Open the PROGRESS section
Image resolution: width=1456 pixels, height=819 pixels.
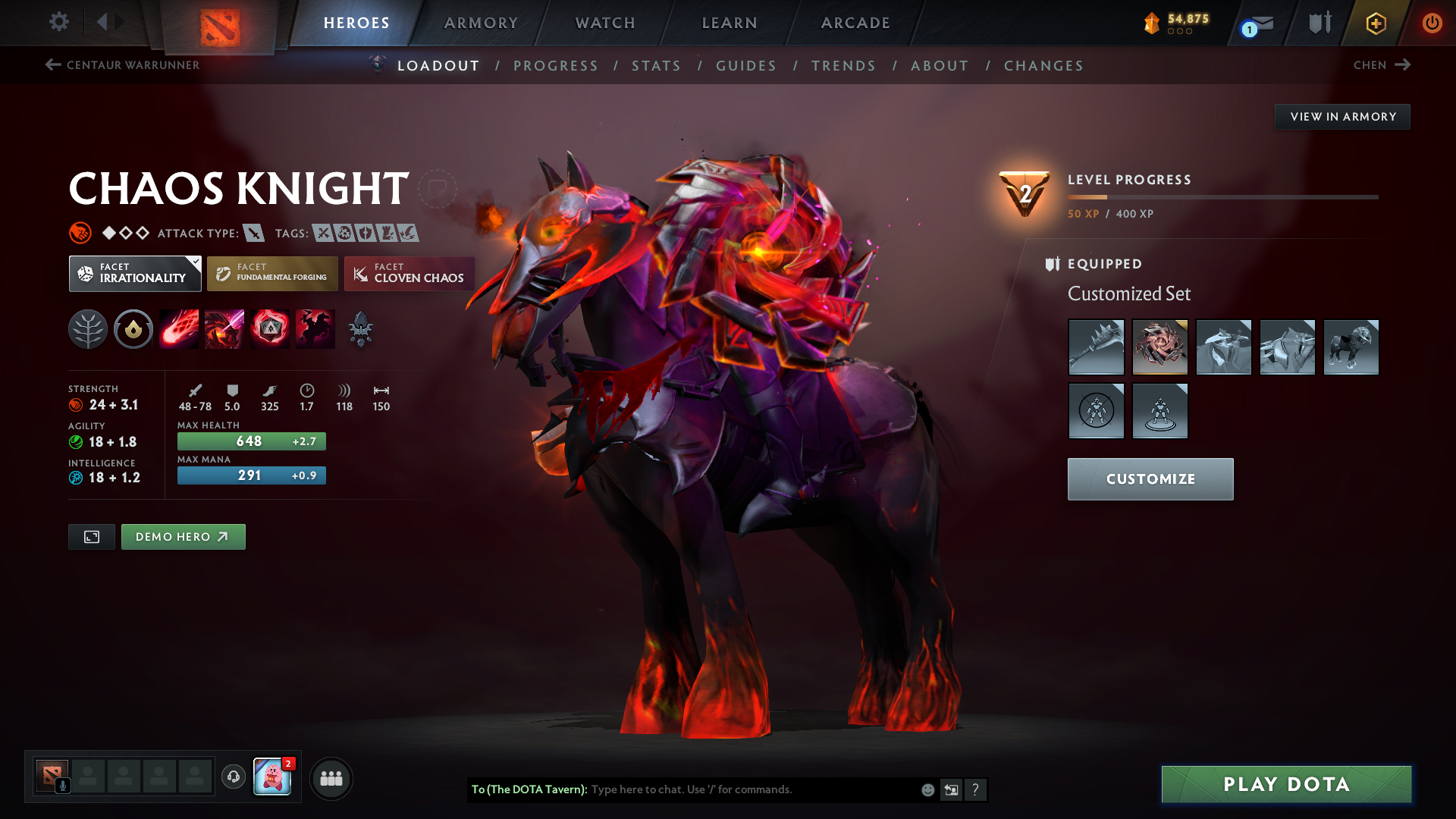(x=556, y=66)
